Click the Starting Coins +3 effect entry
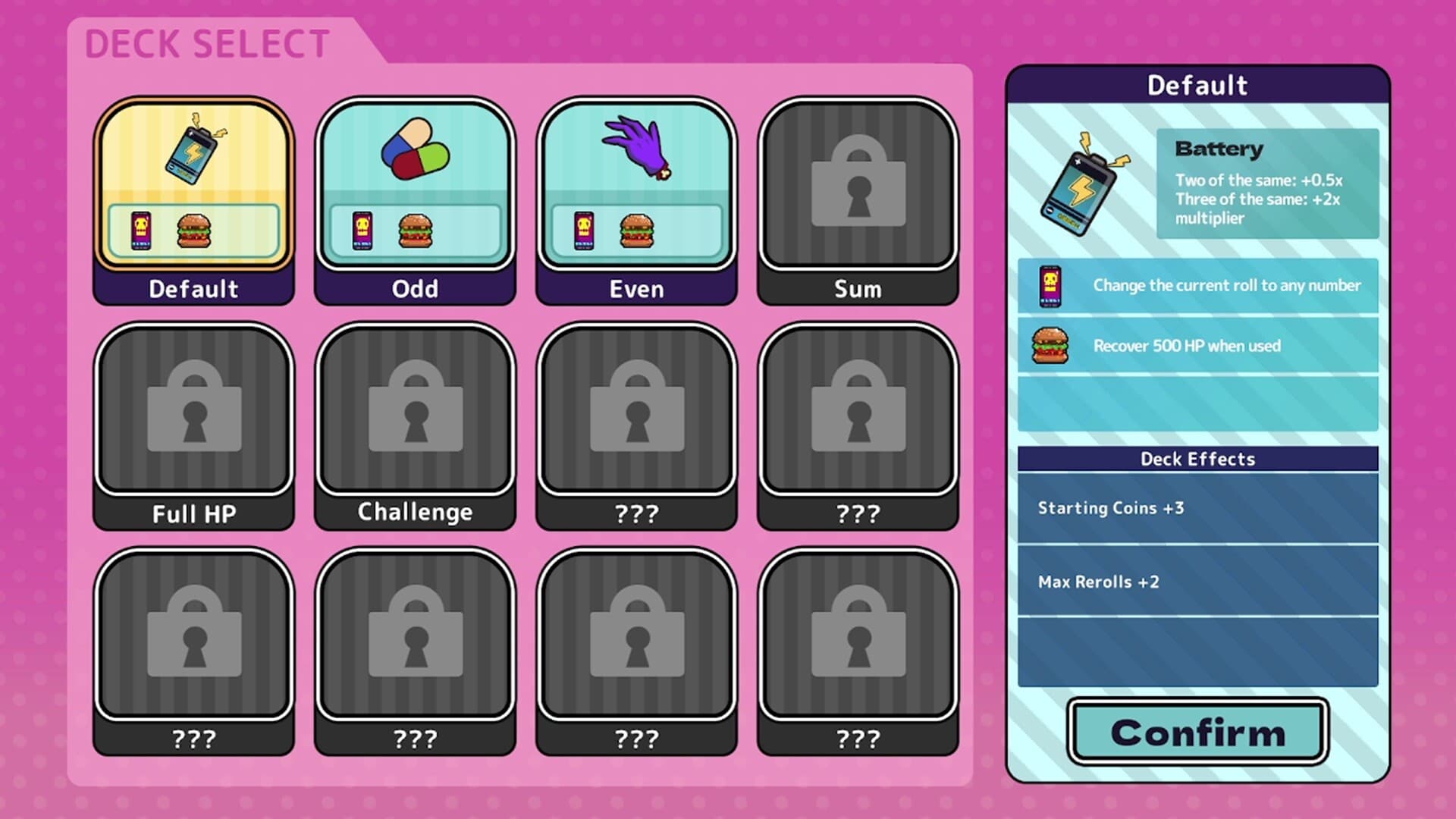Screen dimensions: 1456x819 [x=1197, y=508]
